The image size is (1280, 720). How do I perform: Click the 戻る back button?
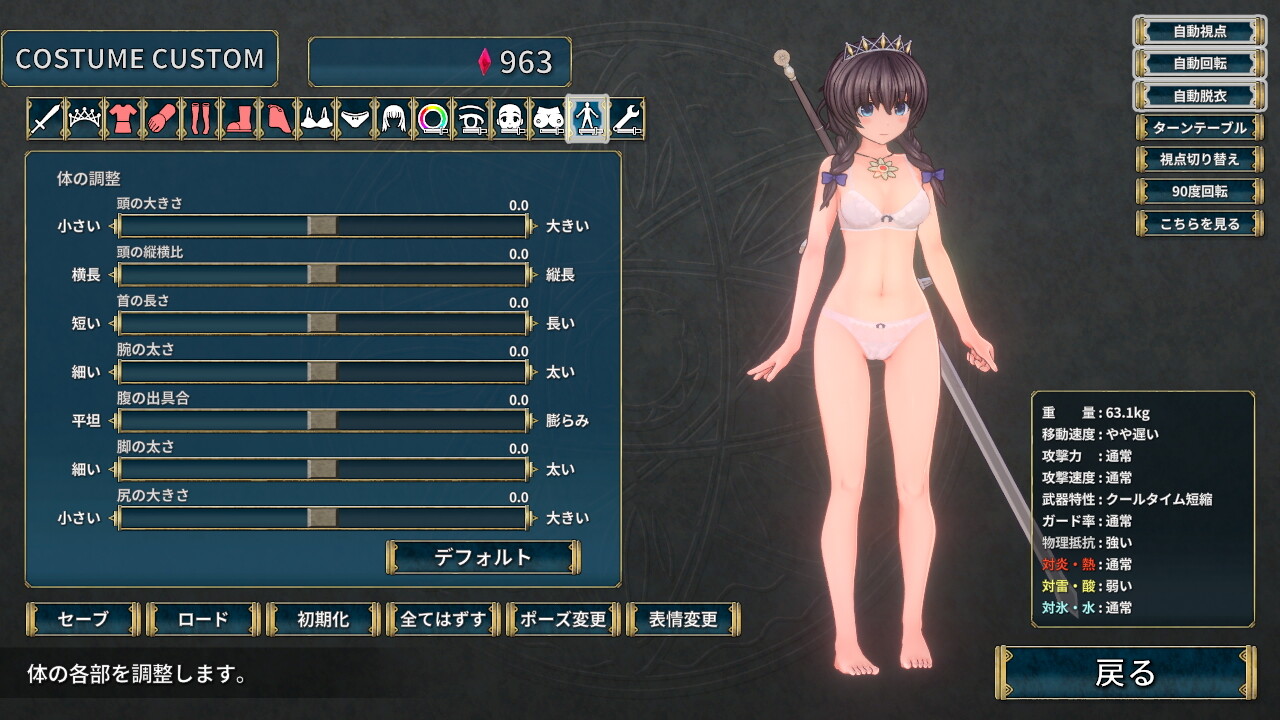pos(1125,673)
